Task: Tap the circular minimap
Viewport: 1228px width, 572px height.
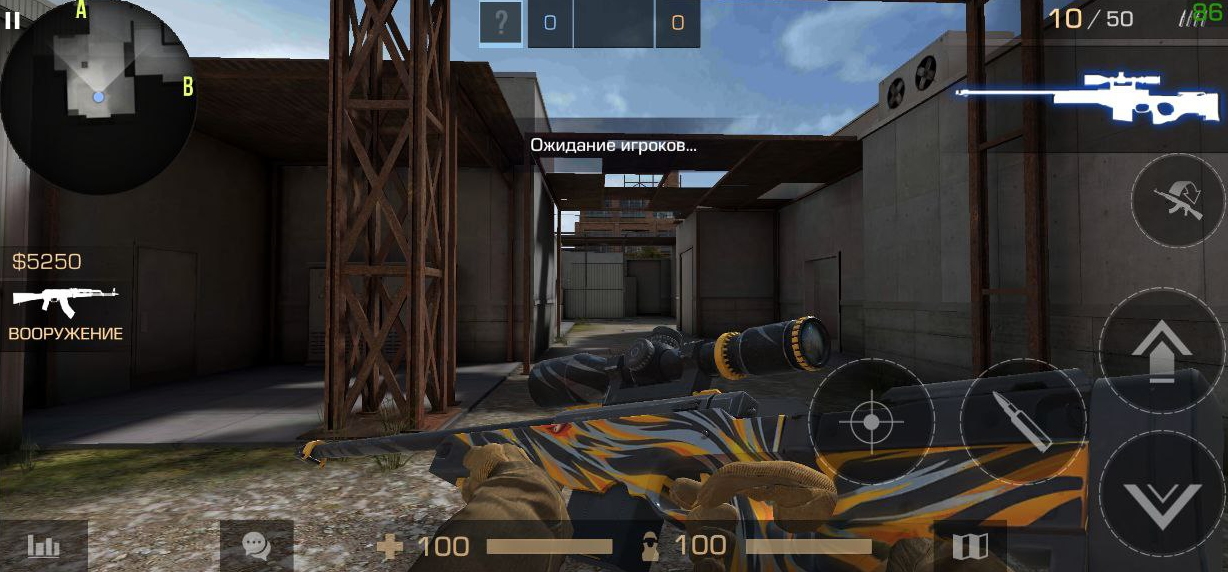Action: 98,96
